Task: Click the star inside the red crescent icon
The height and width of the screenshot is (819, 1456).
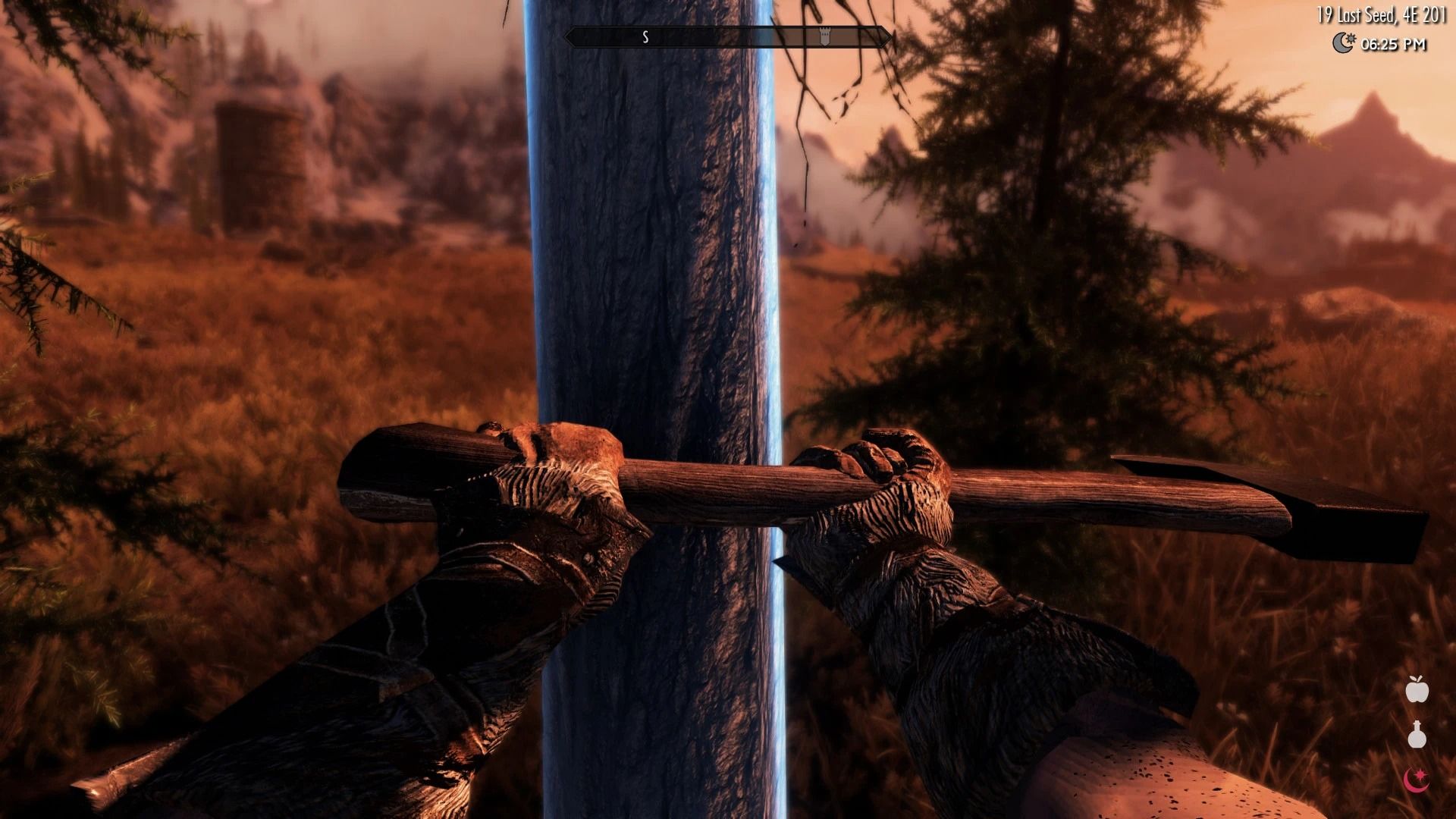Action: point(1420,773)
